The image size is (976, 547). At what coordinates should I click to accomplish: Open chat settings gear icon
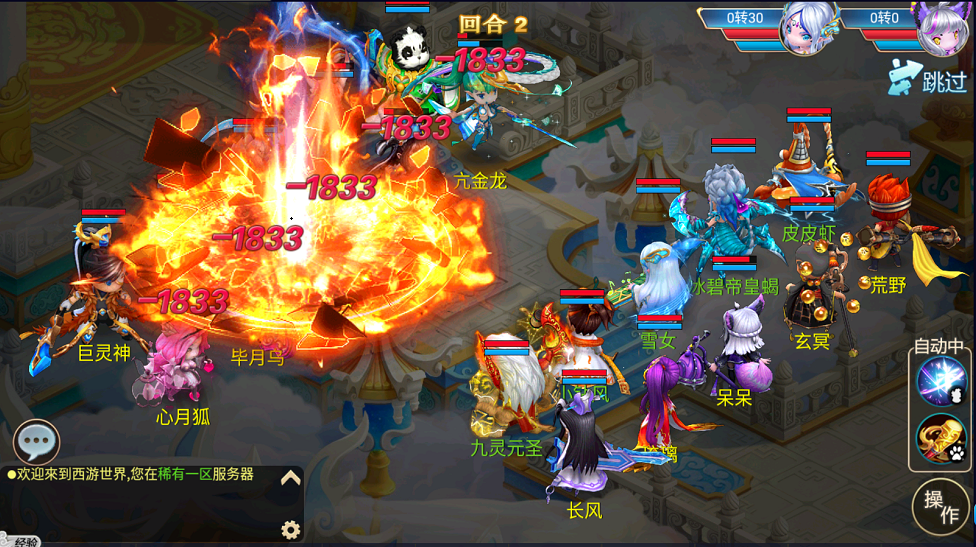[x=290, y=529]
